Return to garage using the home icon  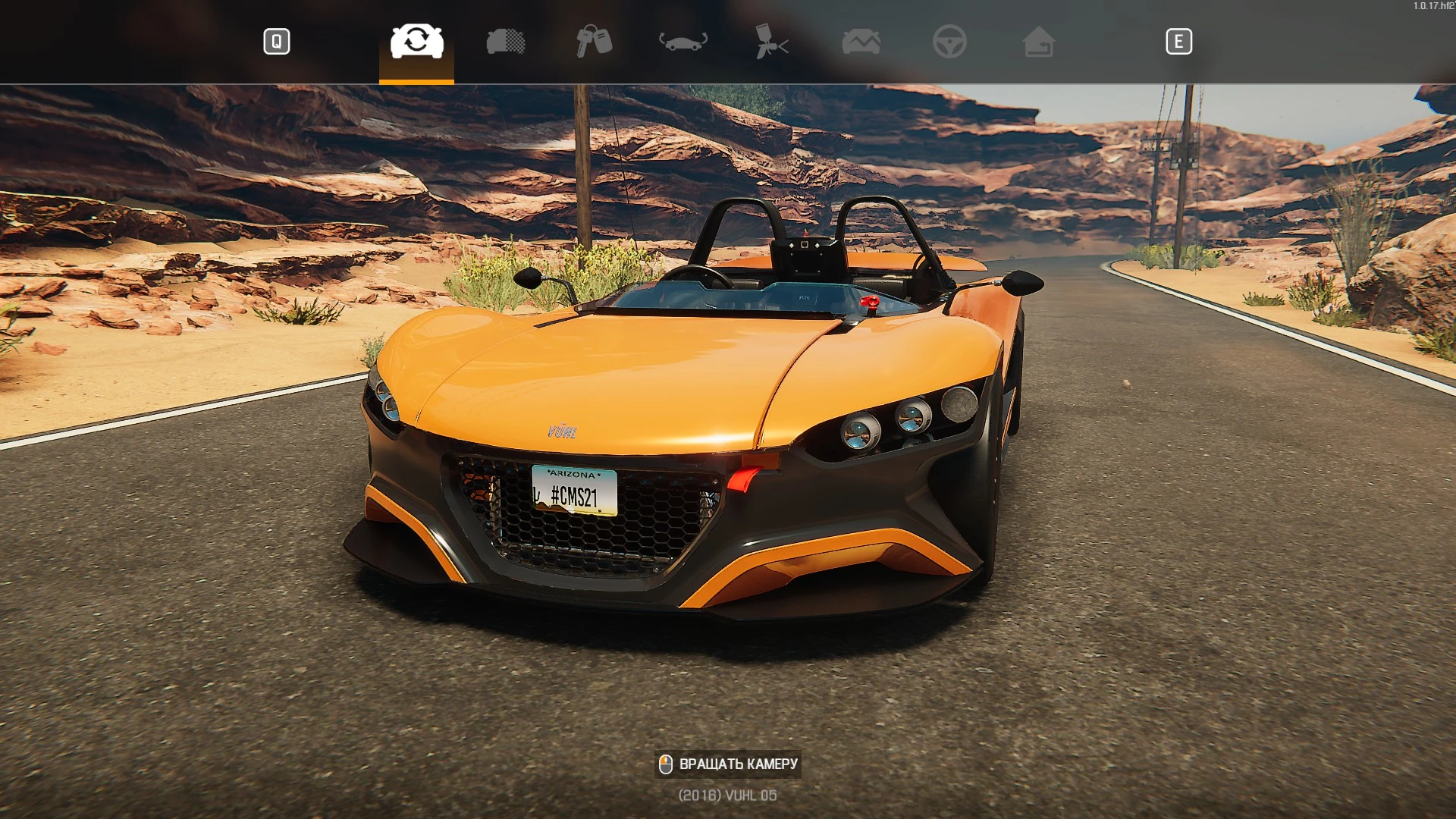1038,42
